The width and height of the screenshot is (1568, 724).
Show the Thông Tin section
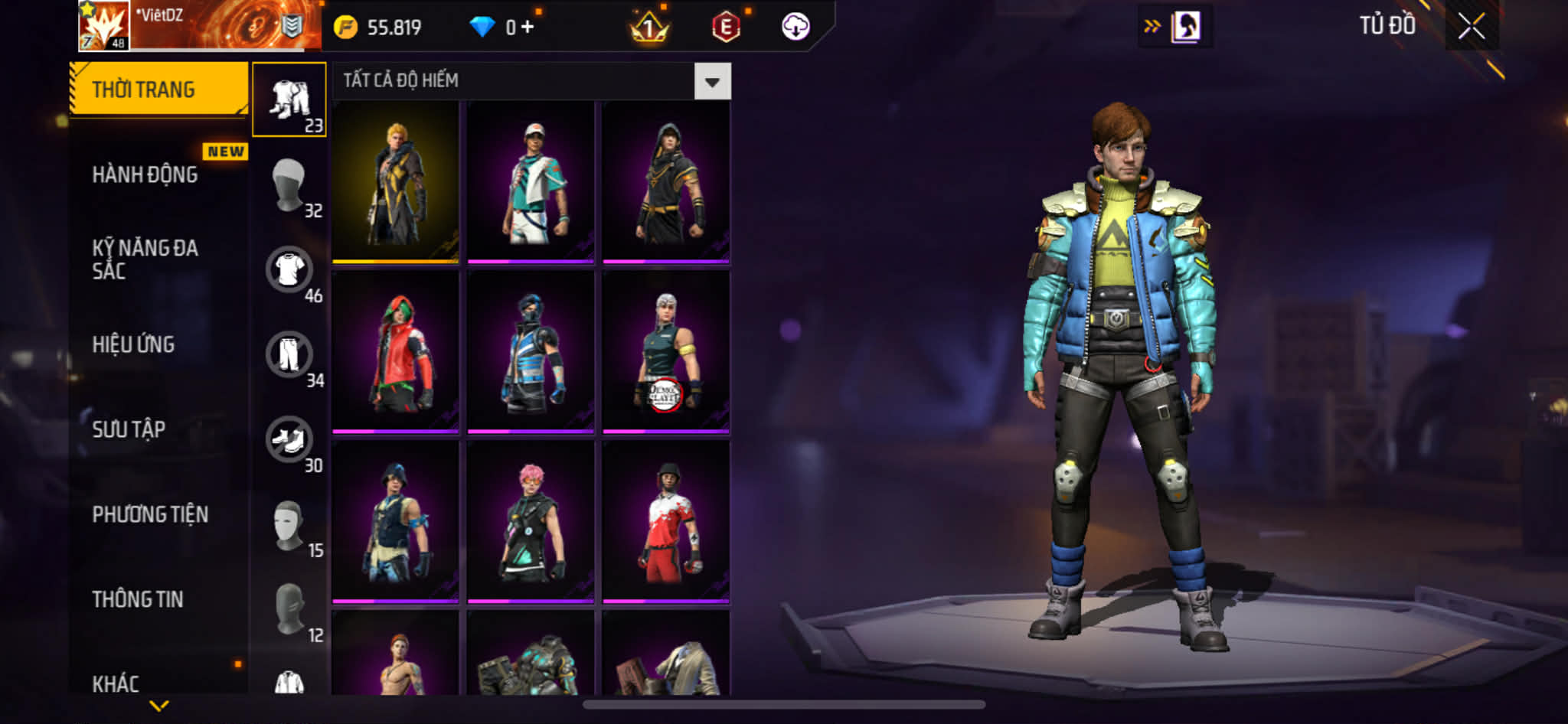pos(138,599)
